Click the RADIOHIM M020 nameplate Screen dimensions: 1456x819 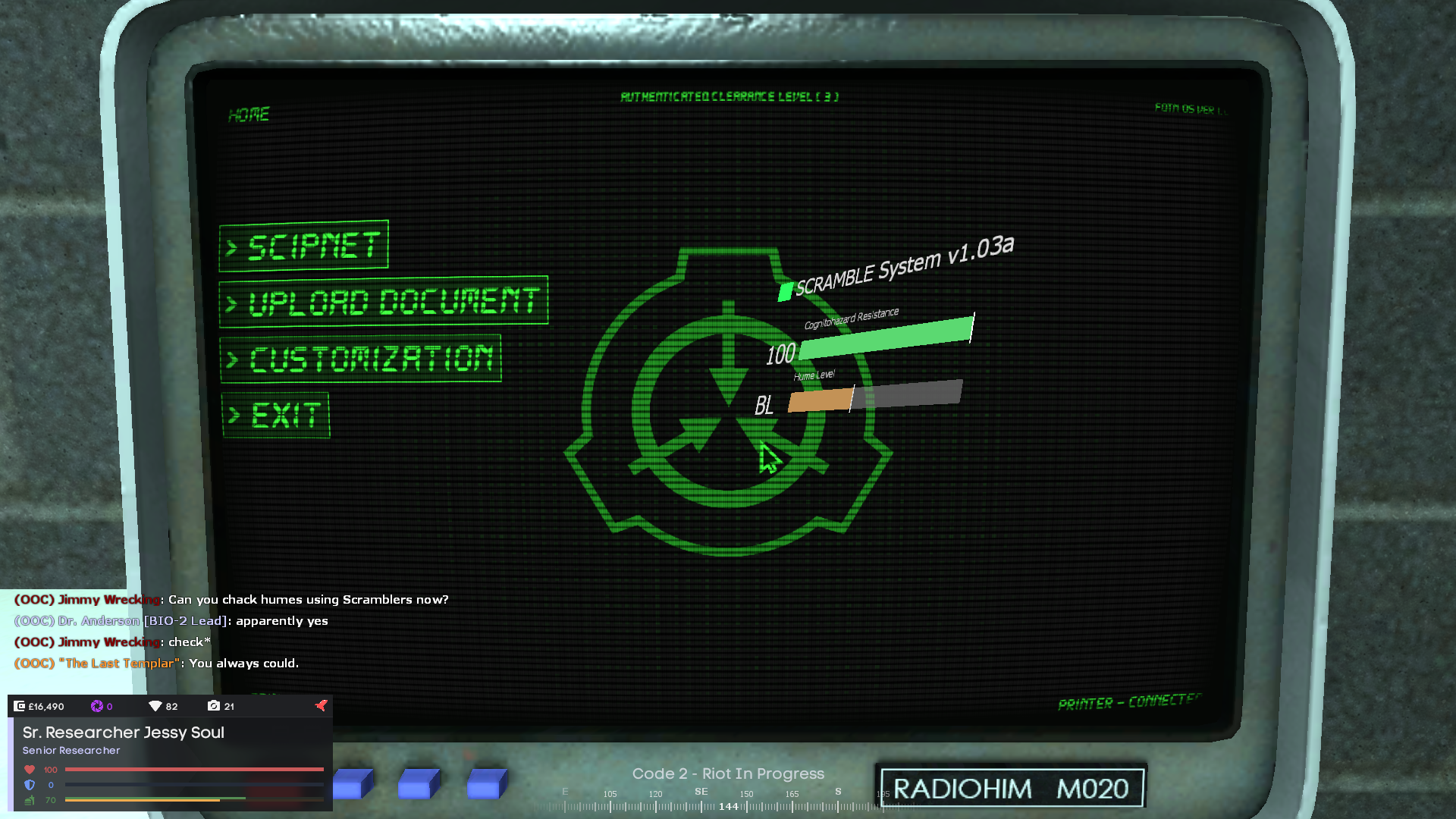click(x=1011, y=787)
